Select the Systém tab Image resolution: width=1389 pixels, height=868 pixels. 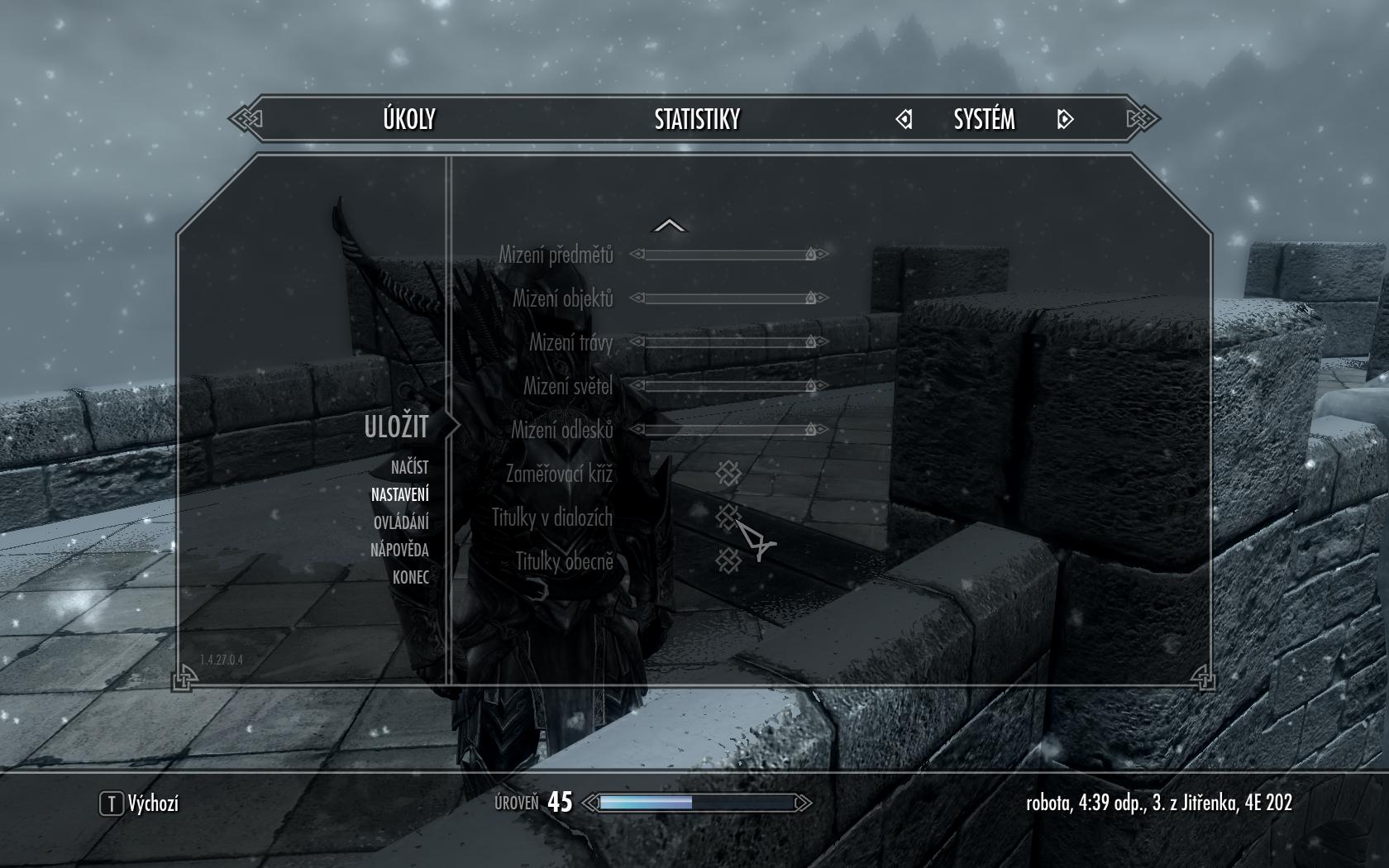click(x=984, y=120)
